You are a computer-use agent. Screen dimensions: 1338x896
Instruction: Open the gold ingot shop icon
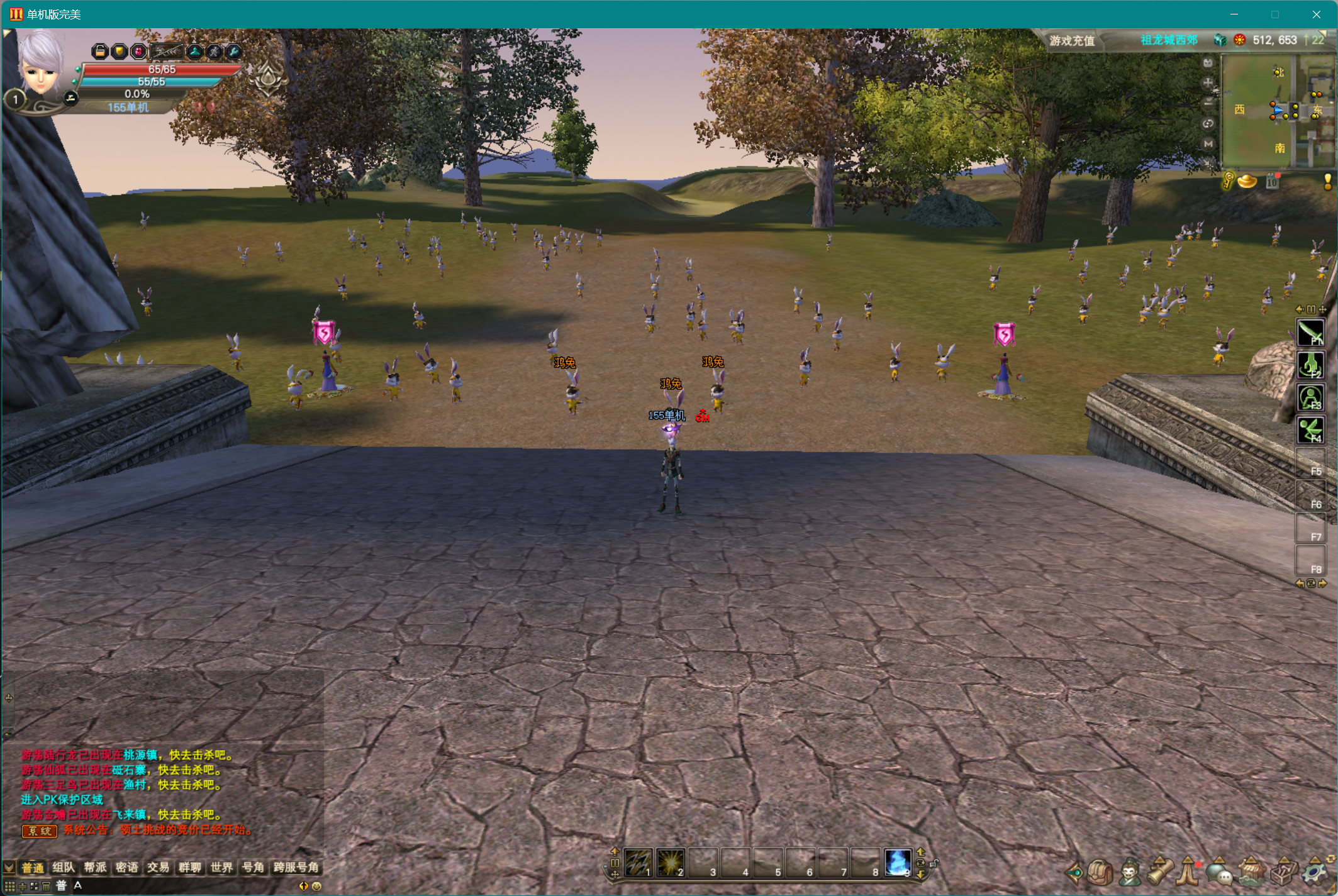click(1247, 182)
